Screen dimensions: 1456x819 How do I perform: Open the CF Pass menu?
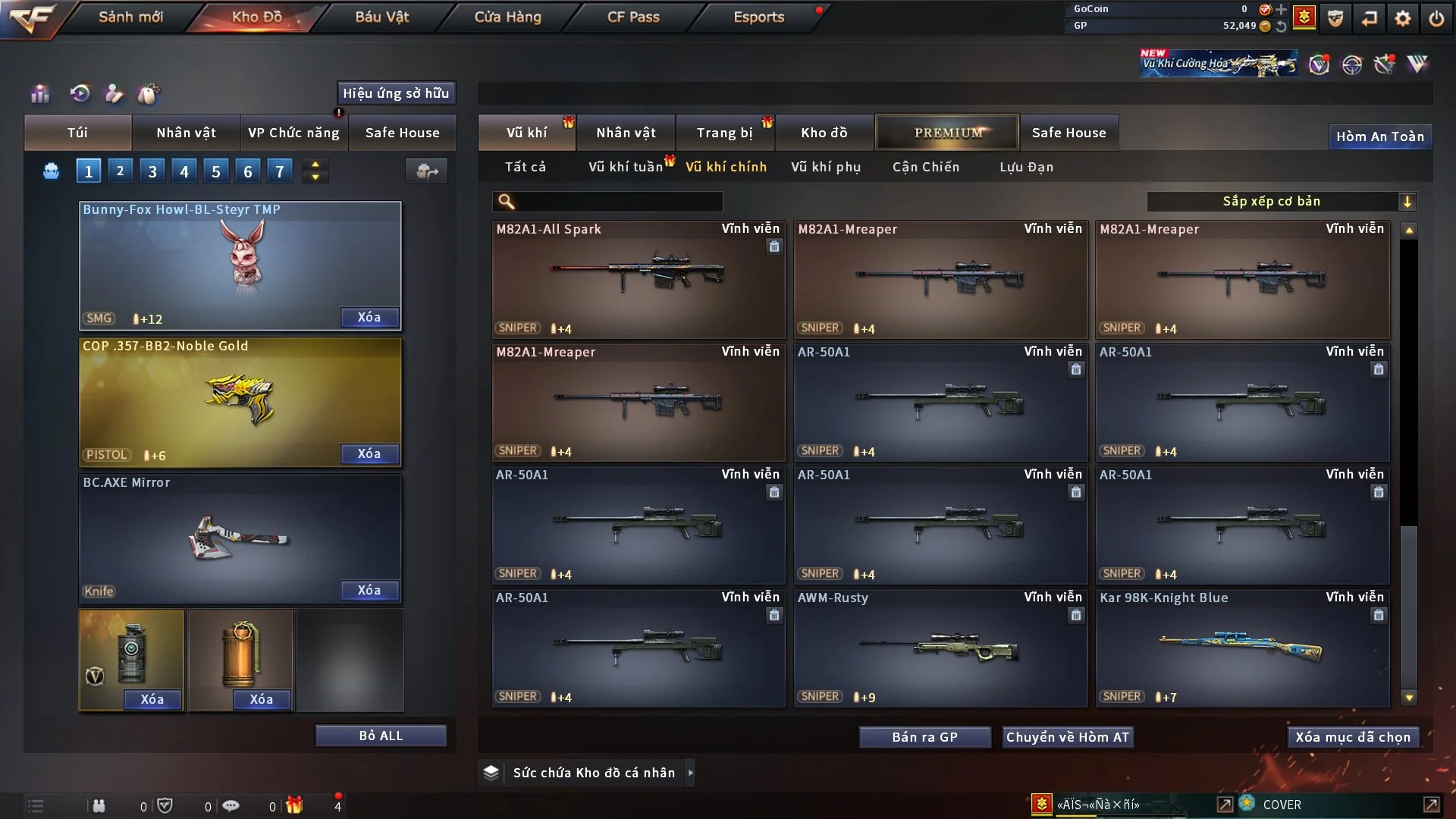633,17
